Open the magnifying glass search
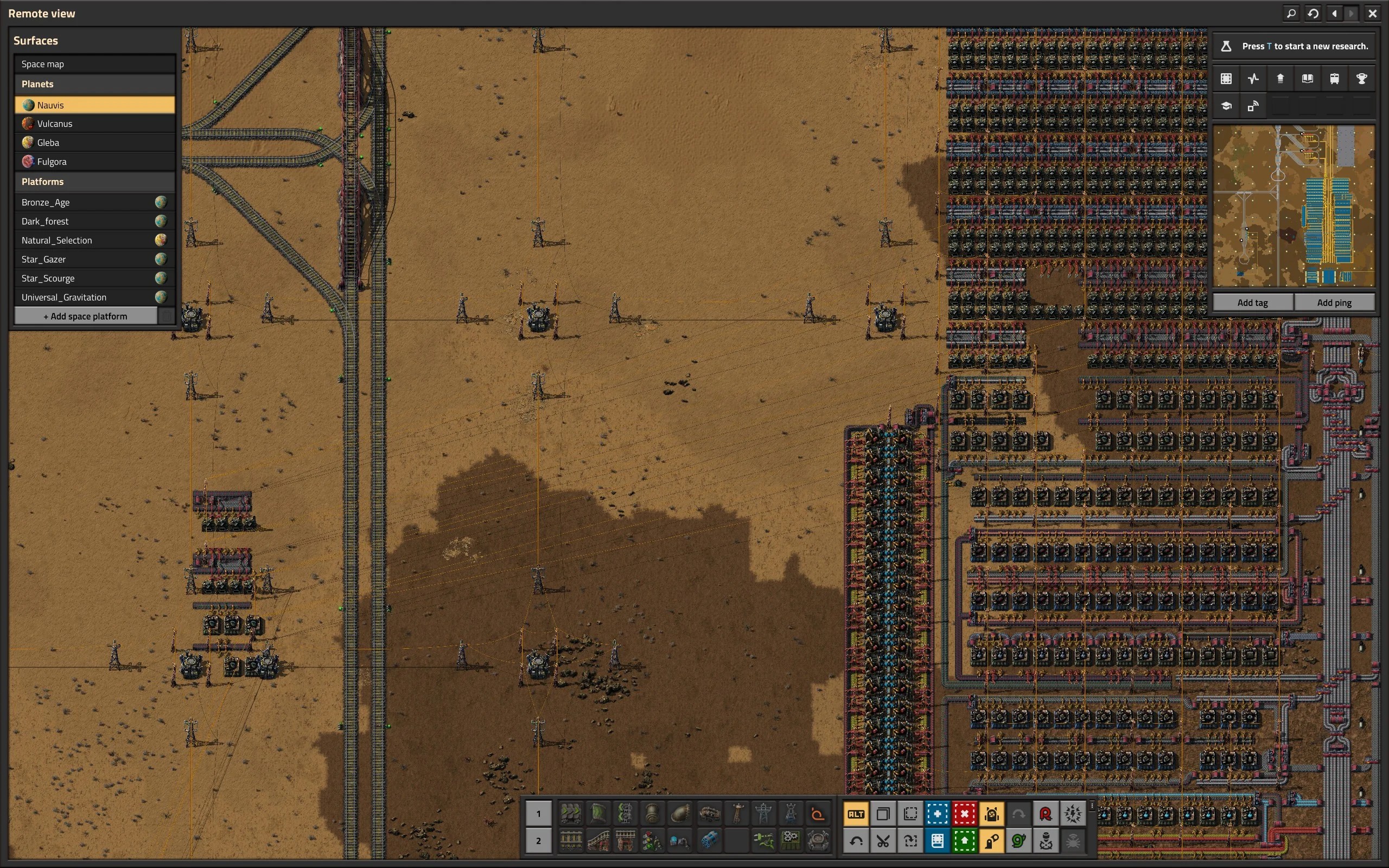Screen dimensions: 1389x868 [x=1291, y=13]
